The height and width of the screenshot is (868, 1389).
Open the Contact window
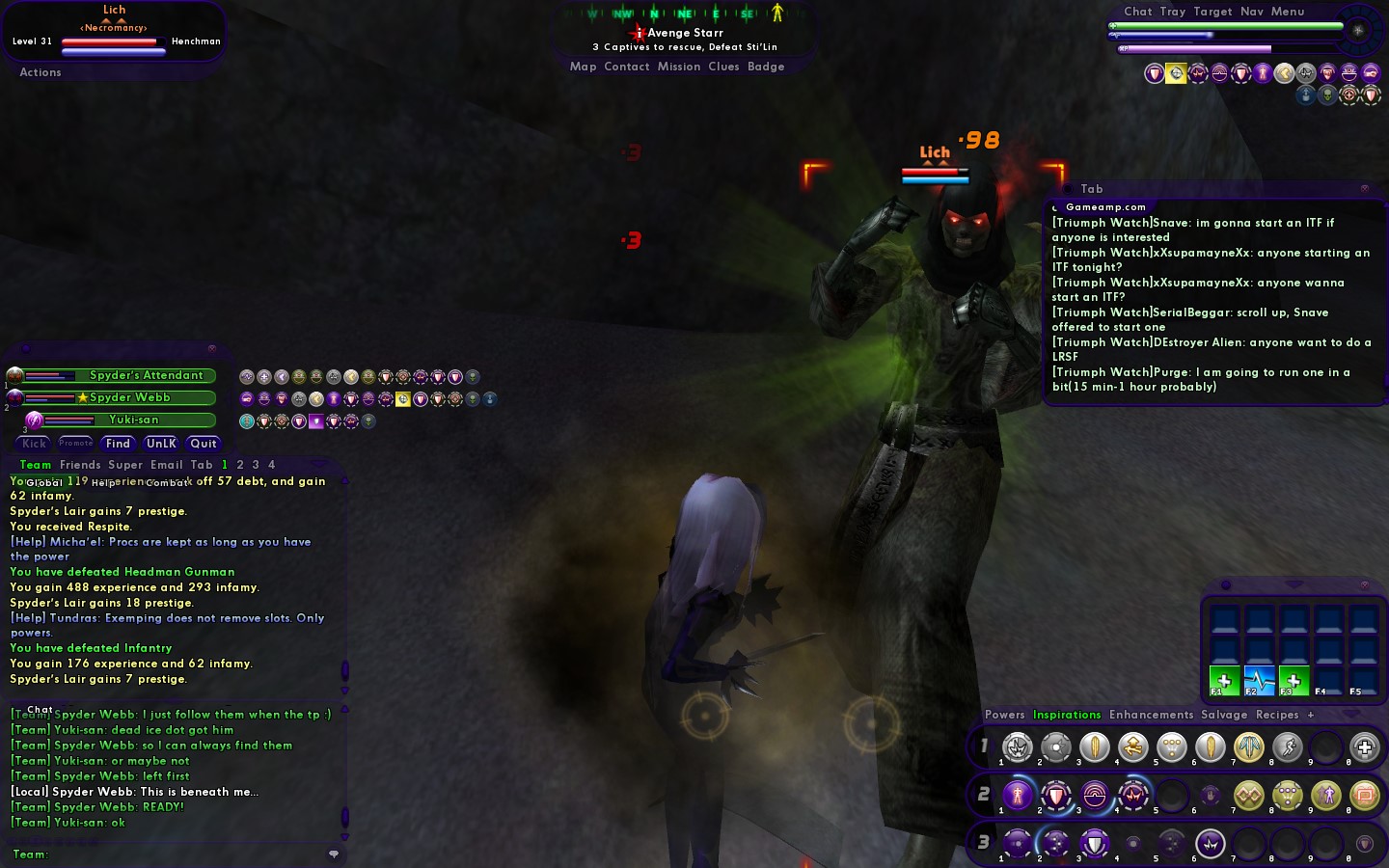pos(627,67)
